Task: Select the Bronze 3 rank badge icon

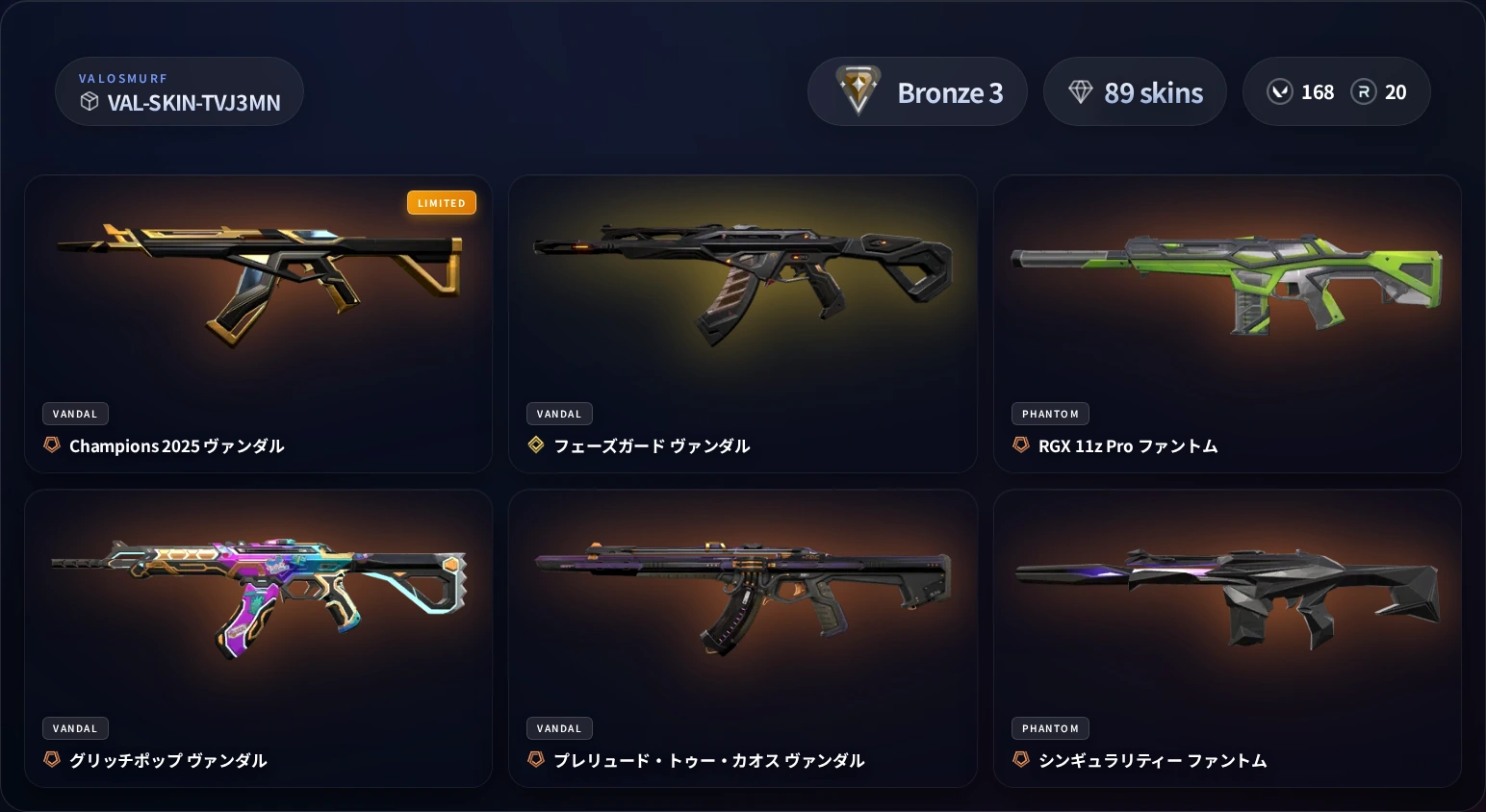Action: 857,90
